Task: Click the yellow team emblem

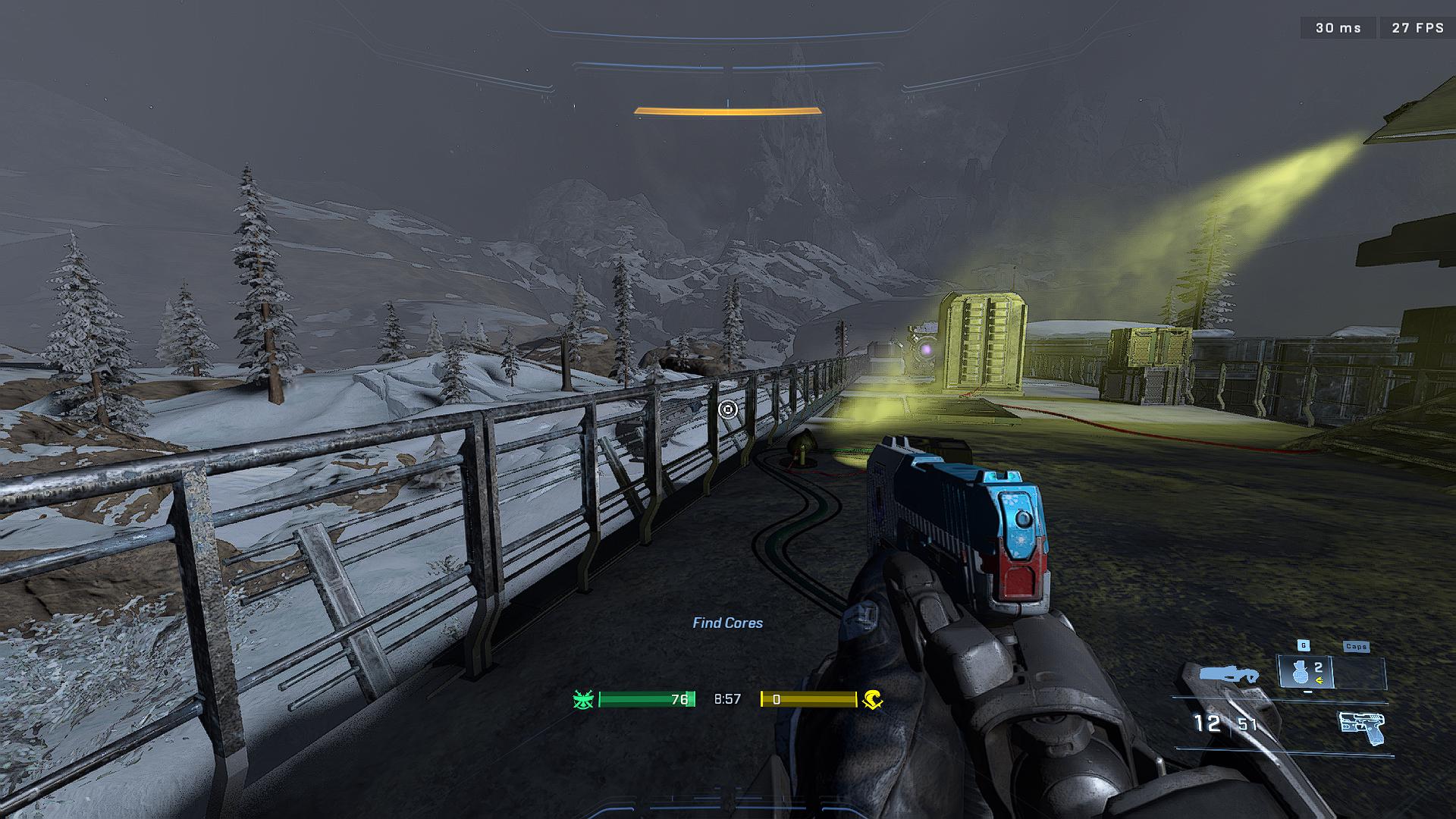Action: (x=873, y=699)
